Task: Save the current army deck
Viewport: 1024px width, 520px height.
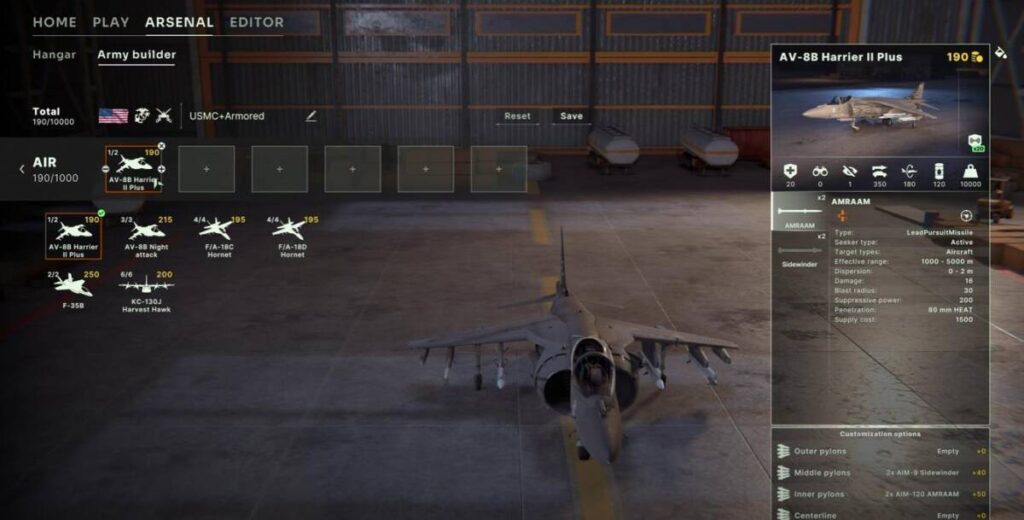Action: point(571,116)
